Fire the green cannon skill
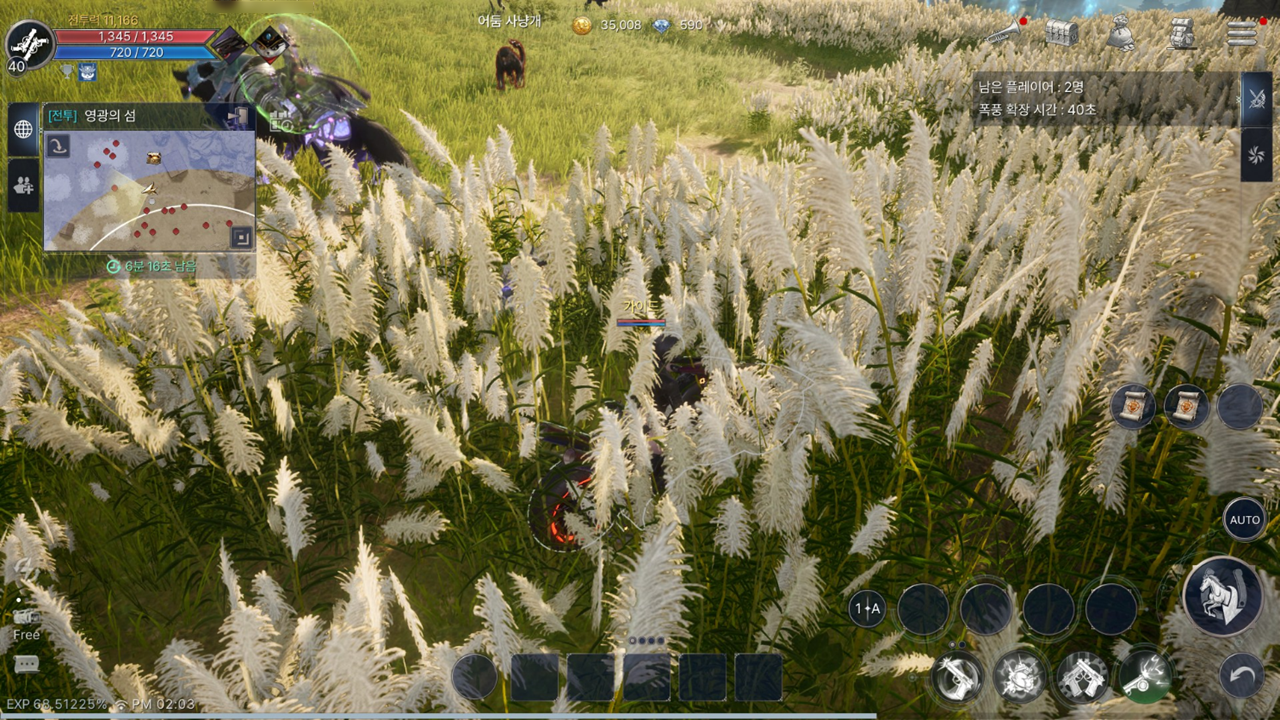The width and height of the screenshot is (1280, 720). click(1145, 677)
